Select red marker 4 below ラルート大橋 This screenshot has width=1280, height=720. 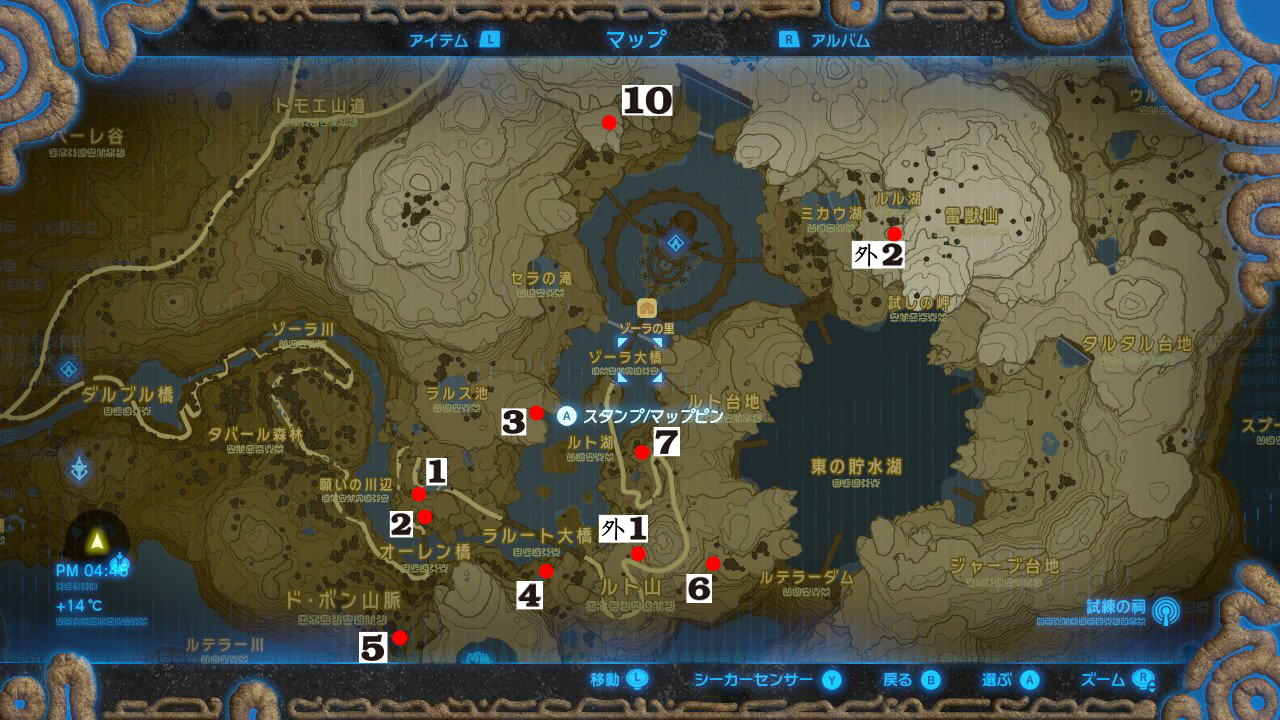545,572
